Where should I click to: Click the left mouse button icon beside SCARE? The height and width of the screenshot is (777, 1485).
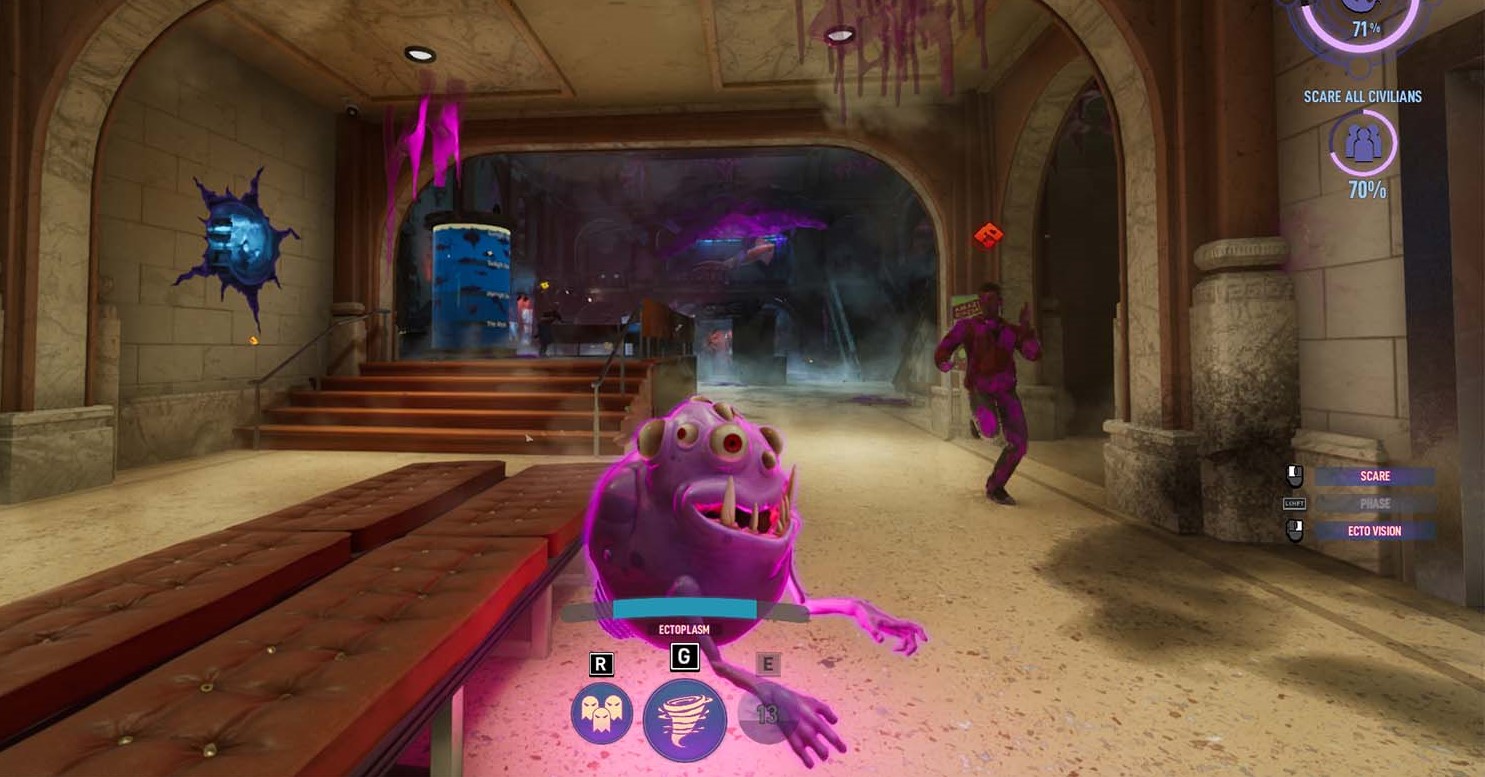click(x=1294, y=474)
